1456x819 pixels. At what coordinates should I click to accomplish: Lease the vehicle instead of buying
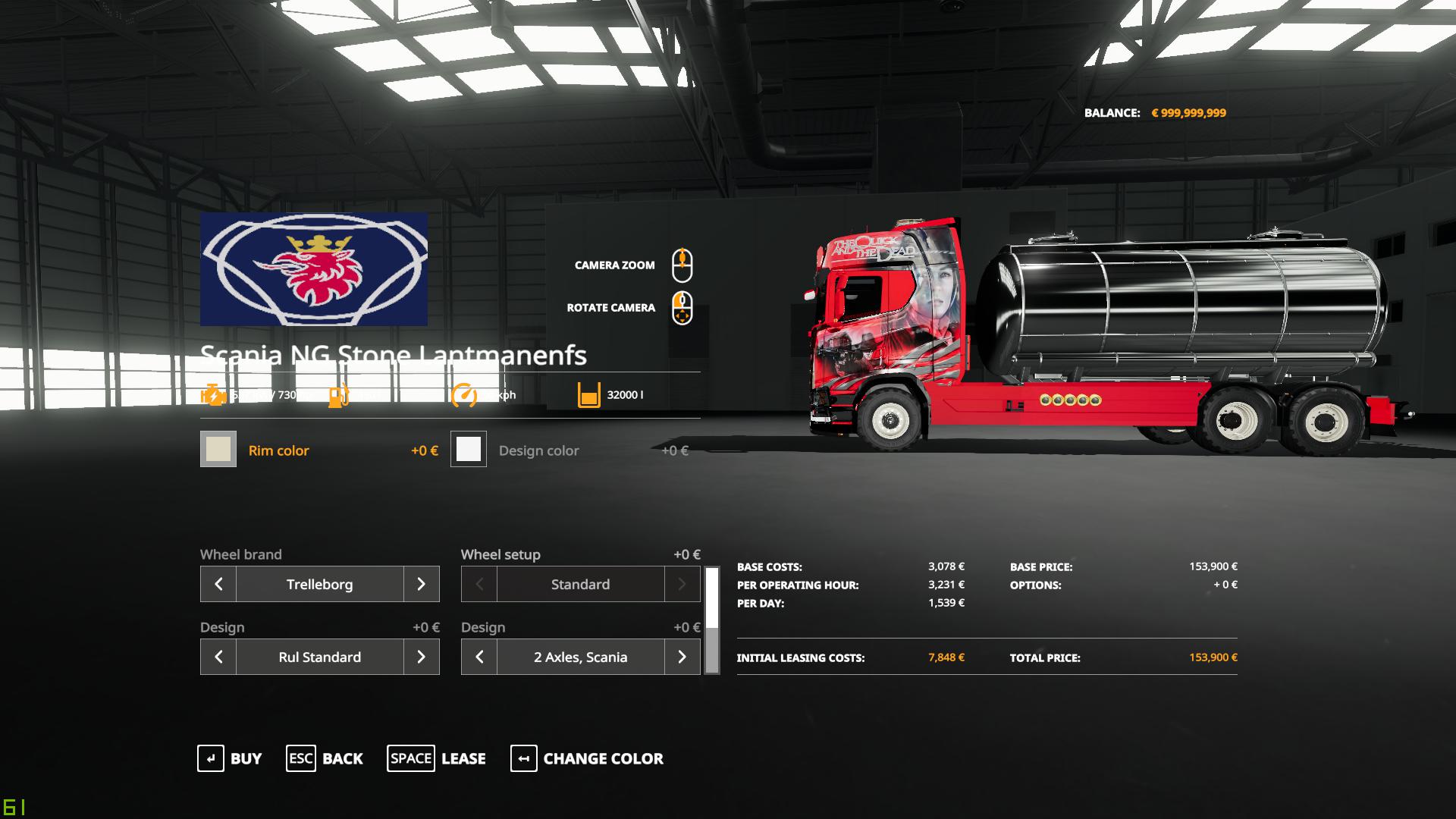point(437,758)
